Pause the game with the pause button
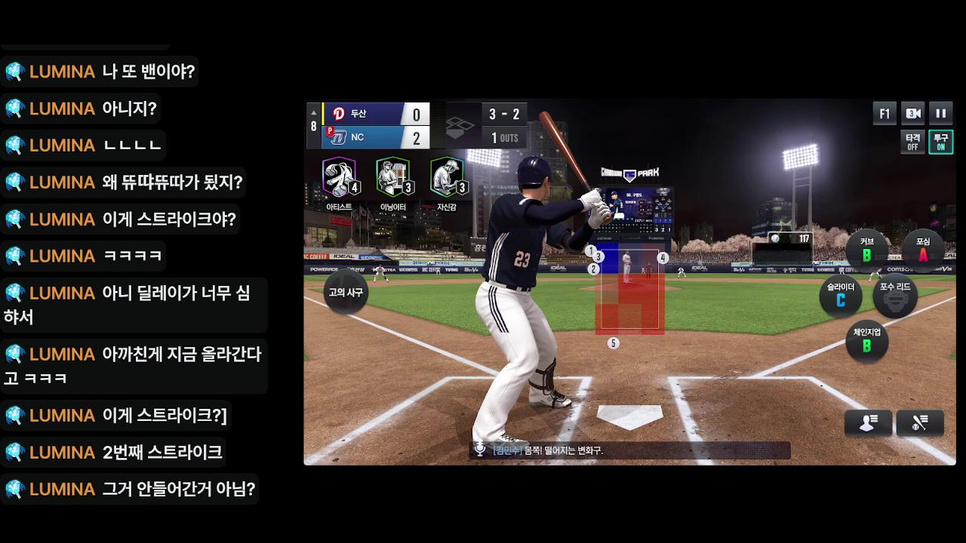Image resolution: width=966 pixels, height=543 pixels. pos(940,113)
